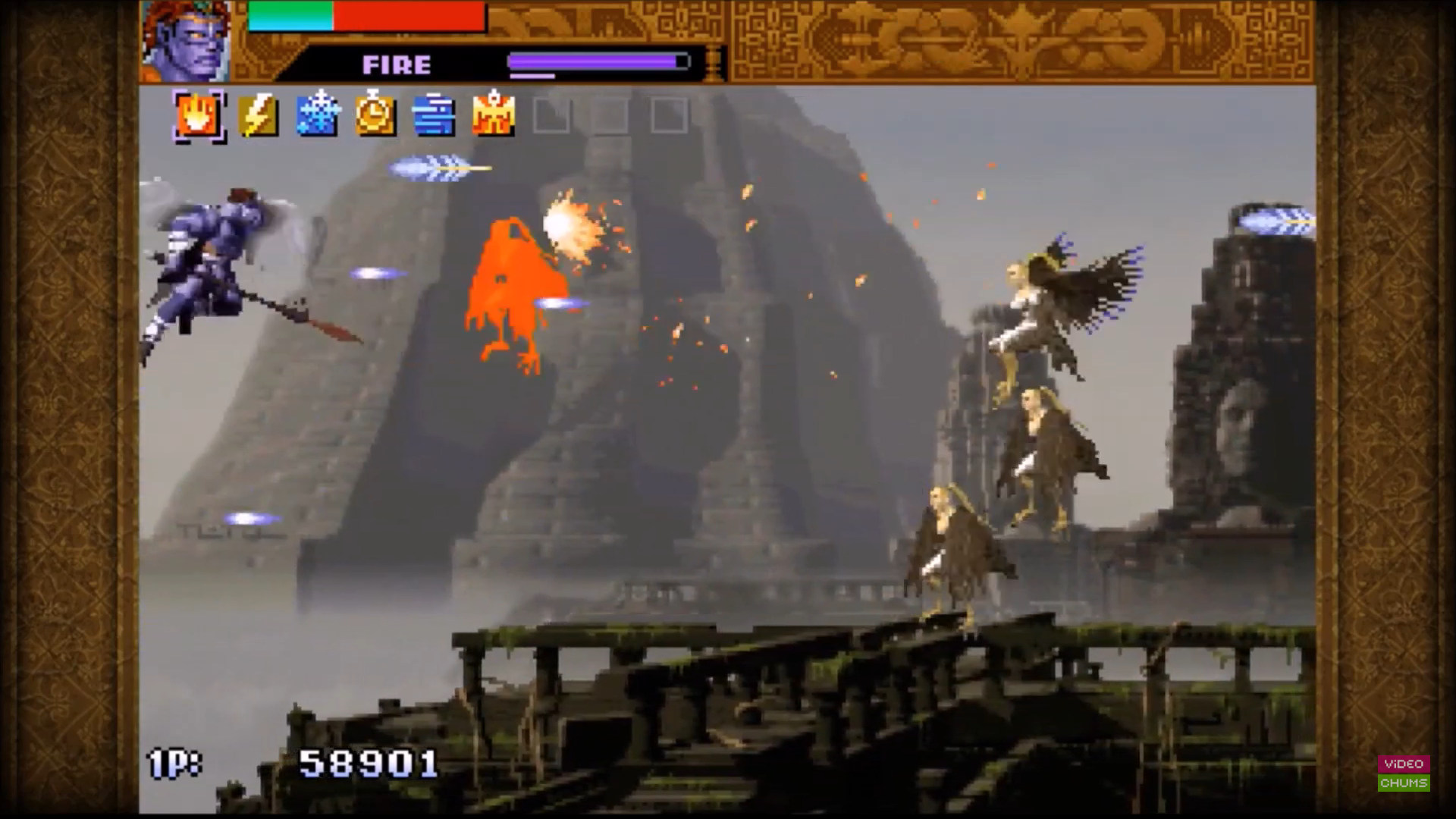Image resolution: width=1456 pixels, height=819 pixels.
Task: Select the stopwatch time spell
Action: point(375,116)
